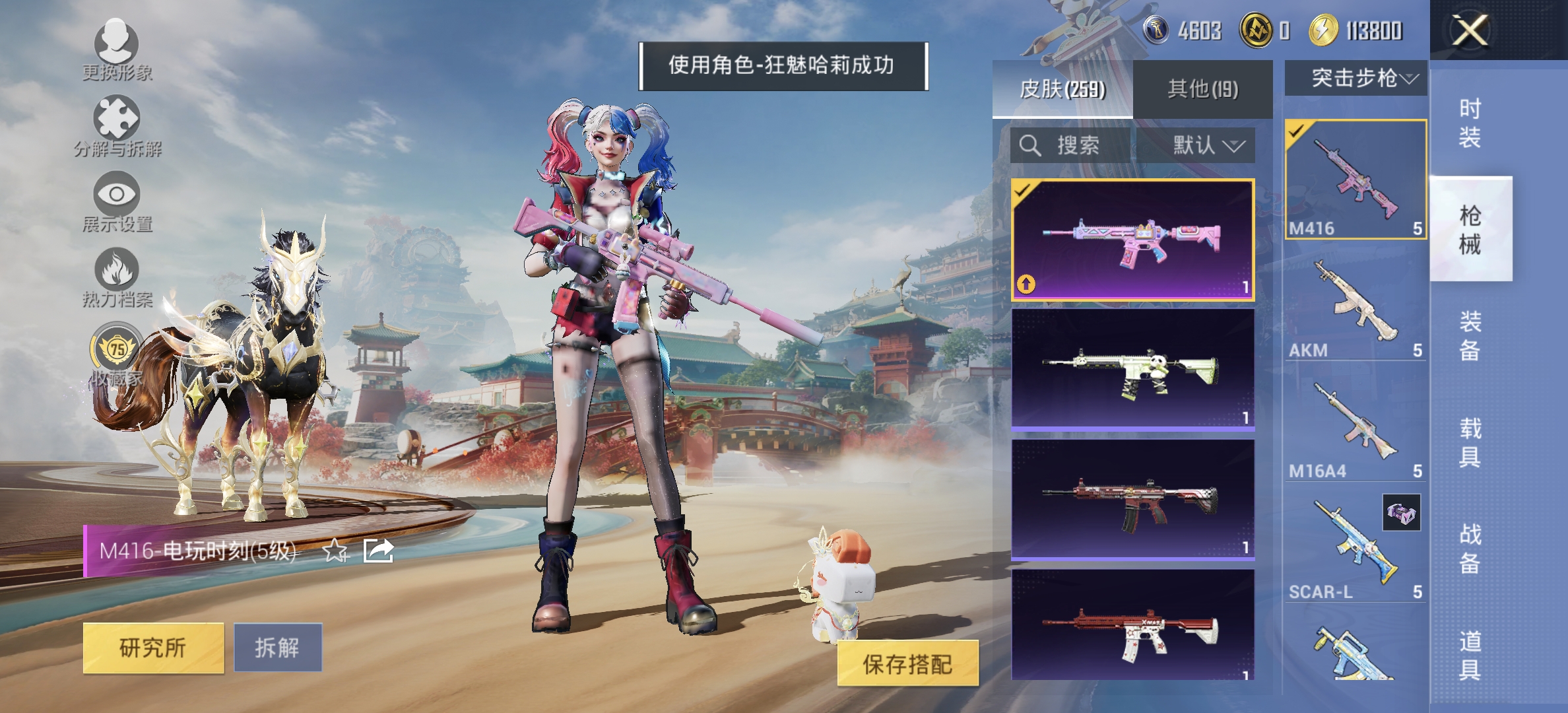Switch to the 其他(19) tab

click(x=1203, y=89)
